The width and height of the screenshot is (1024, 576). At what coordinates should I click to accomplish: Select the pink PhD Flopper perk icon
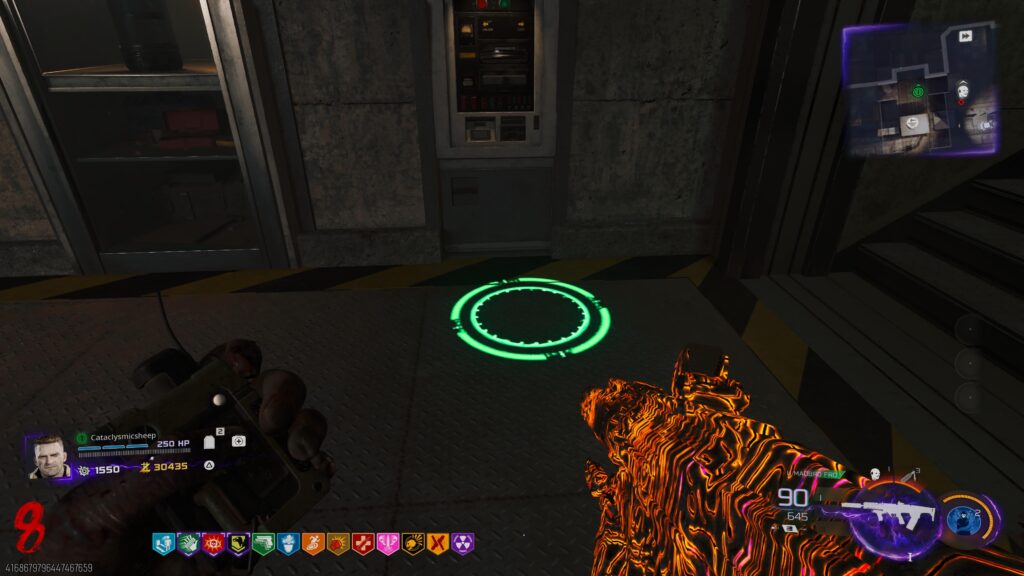pos(388,543)
